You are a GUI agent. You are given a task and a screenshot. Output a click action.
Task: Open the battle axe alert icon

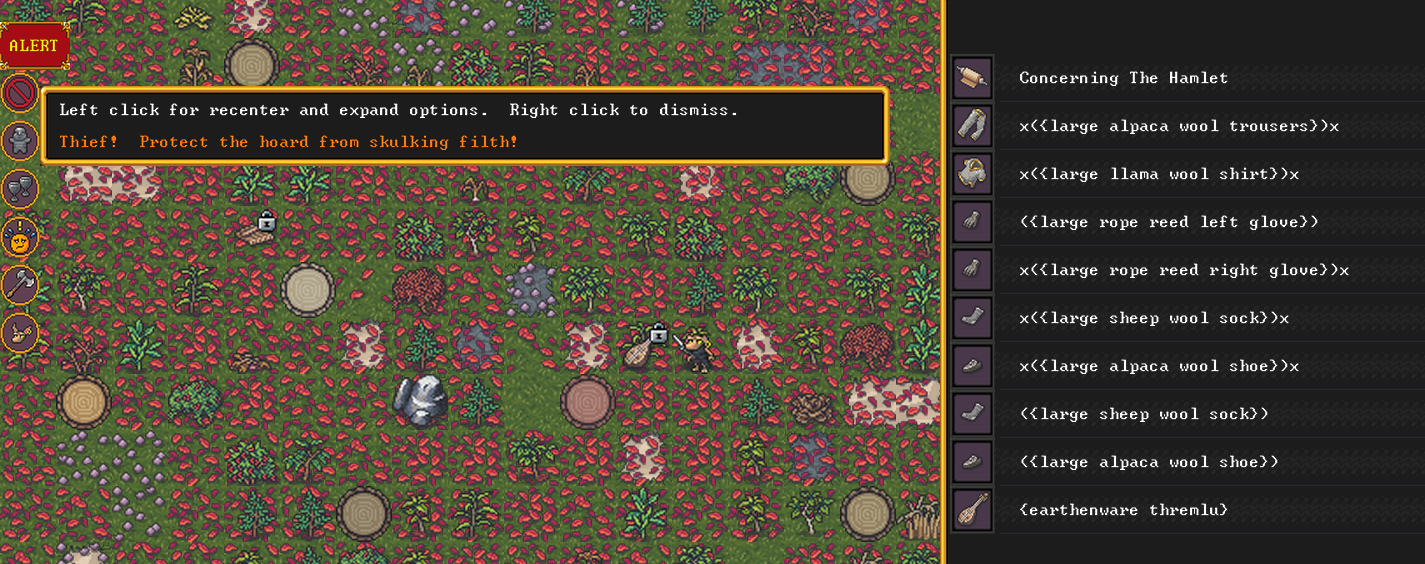20,285
